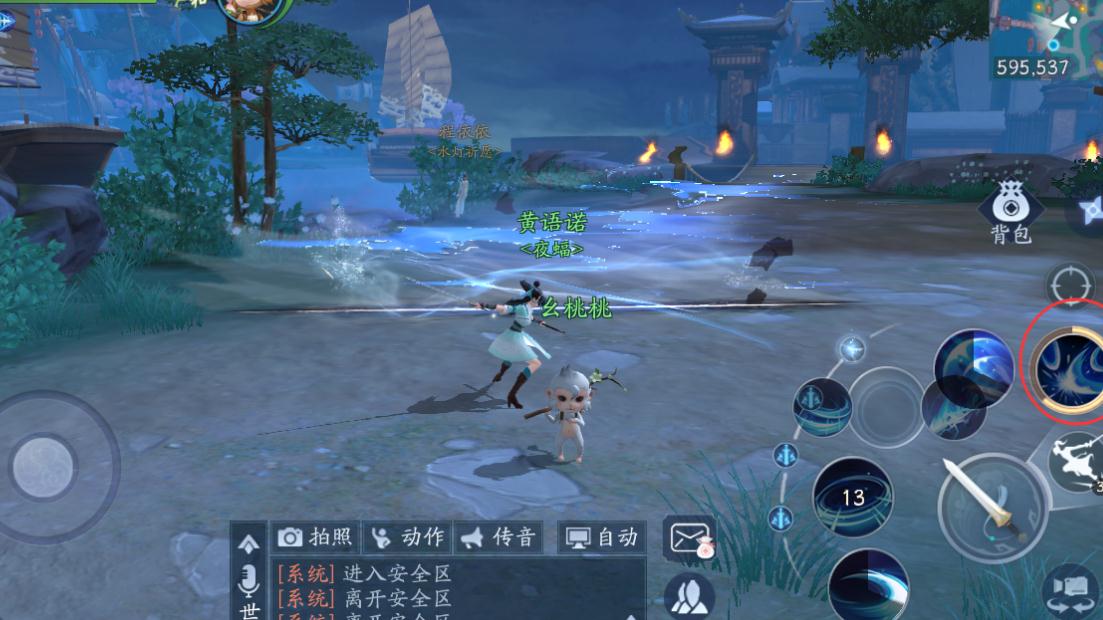The height and width of the screenshot is (620, 1103).
Task: Select the pet portrait at top
Action: pyautogui.click(x=247, y=10)
